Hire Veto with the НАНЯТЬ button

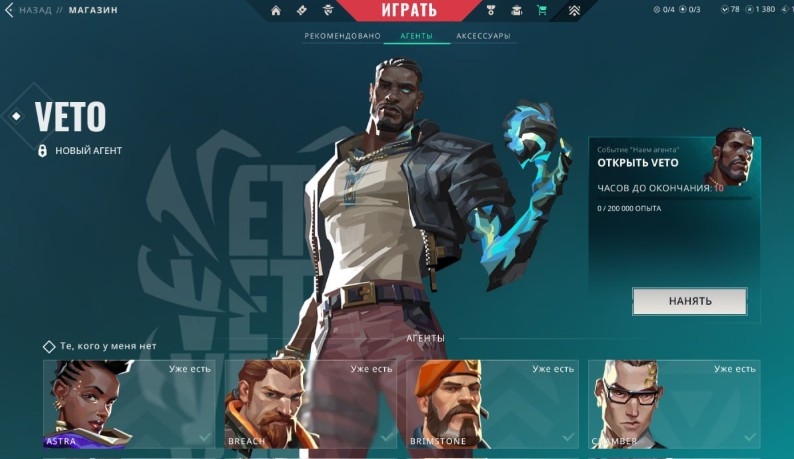[689, 301]
